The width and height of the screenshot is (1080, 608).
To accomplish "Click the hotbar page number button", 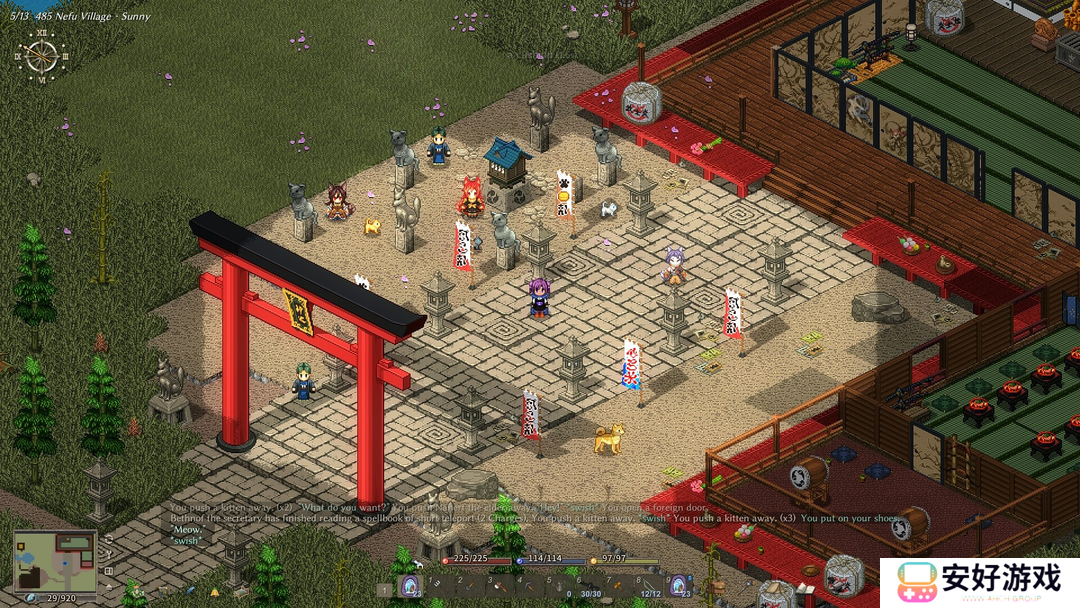I will click(x=385, y=590).
